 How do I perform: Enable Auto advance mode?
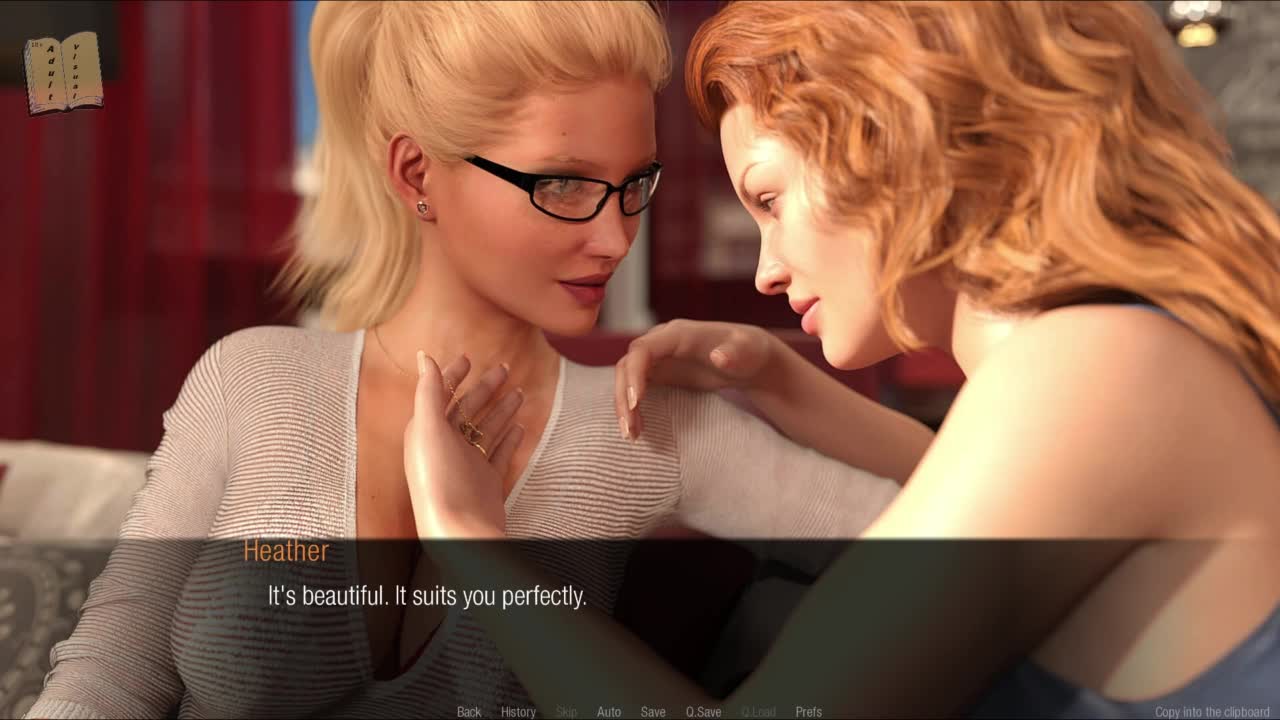coord(609,712)
